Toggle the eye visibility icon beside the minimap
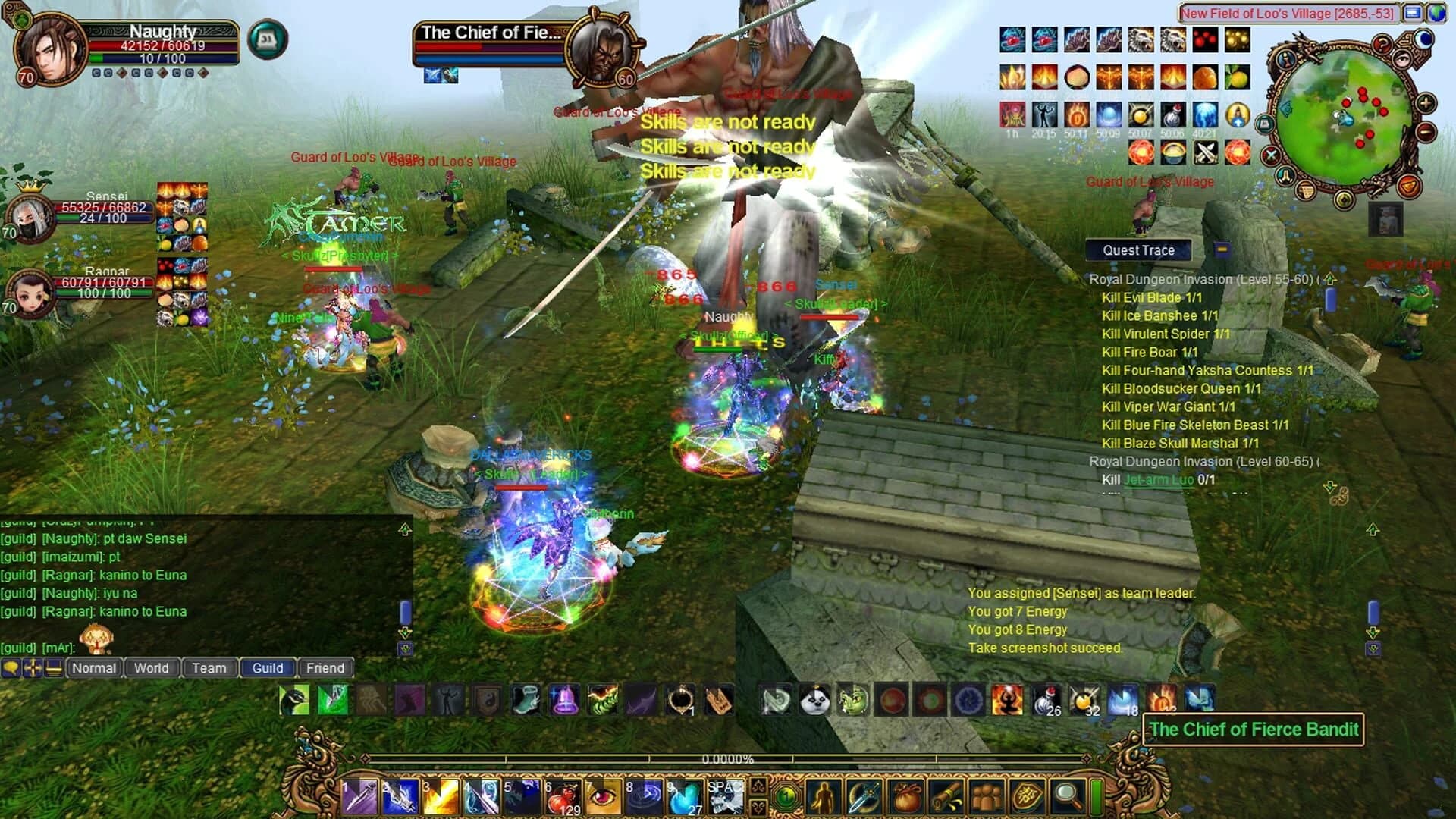The height and width of the screenshot is (819, 1456). click(1401, 58)
